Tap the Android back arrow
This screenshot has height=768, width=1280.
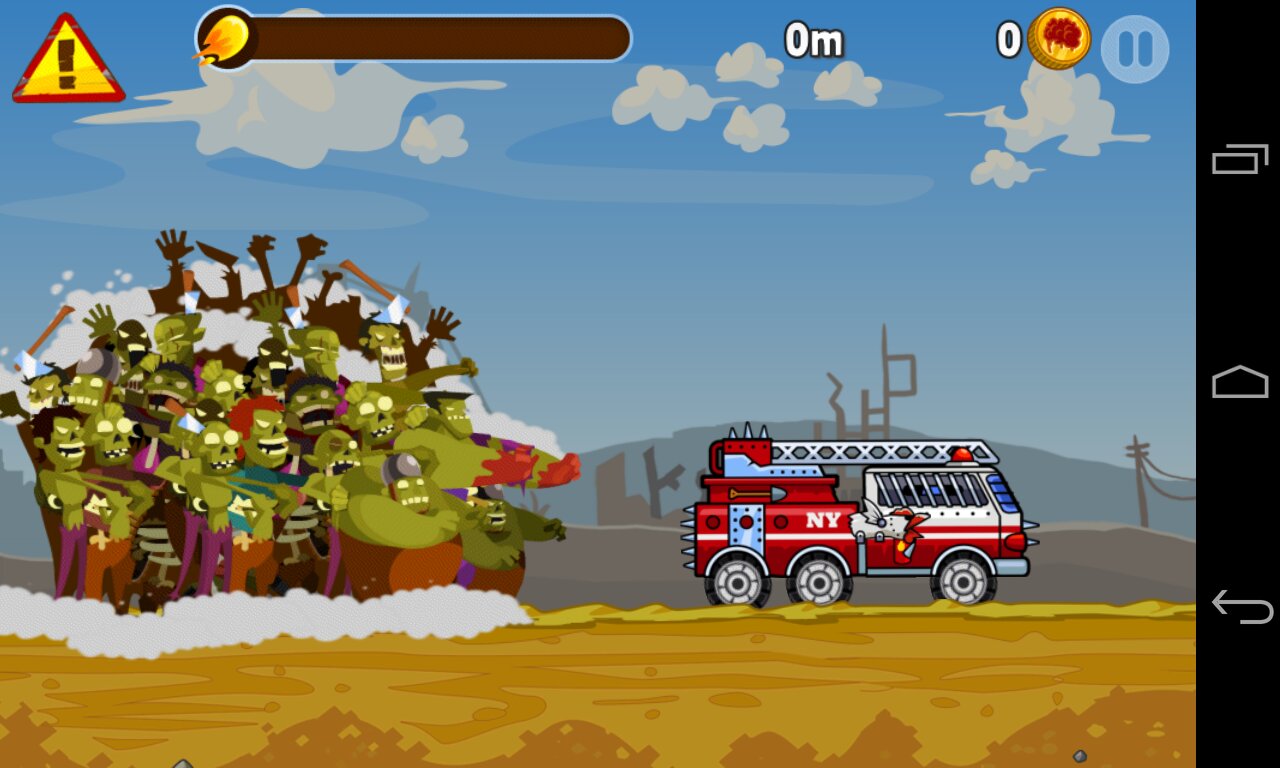[1240, 606]
